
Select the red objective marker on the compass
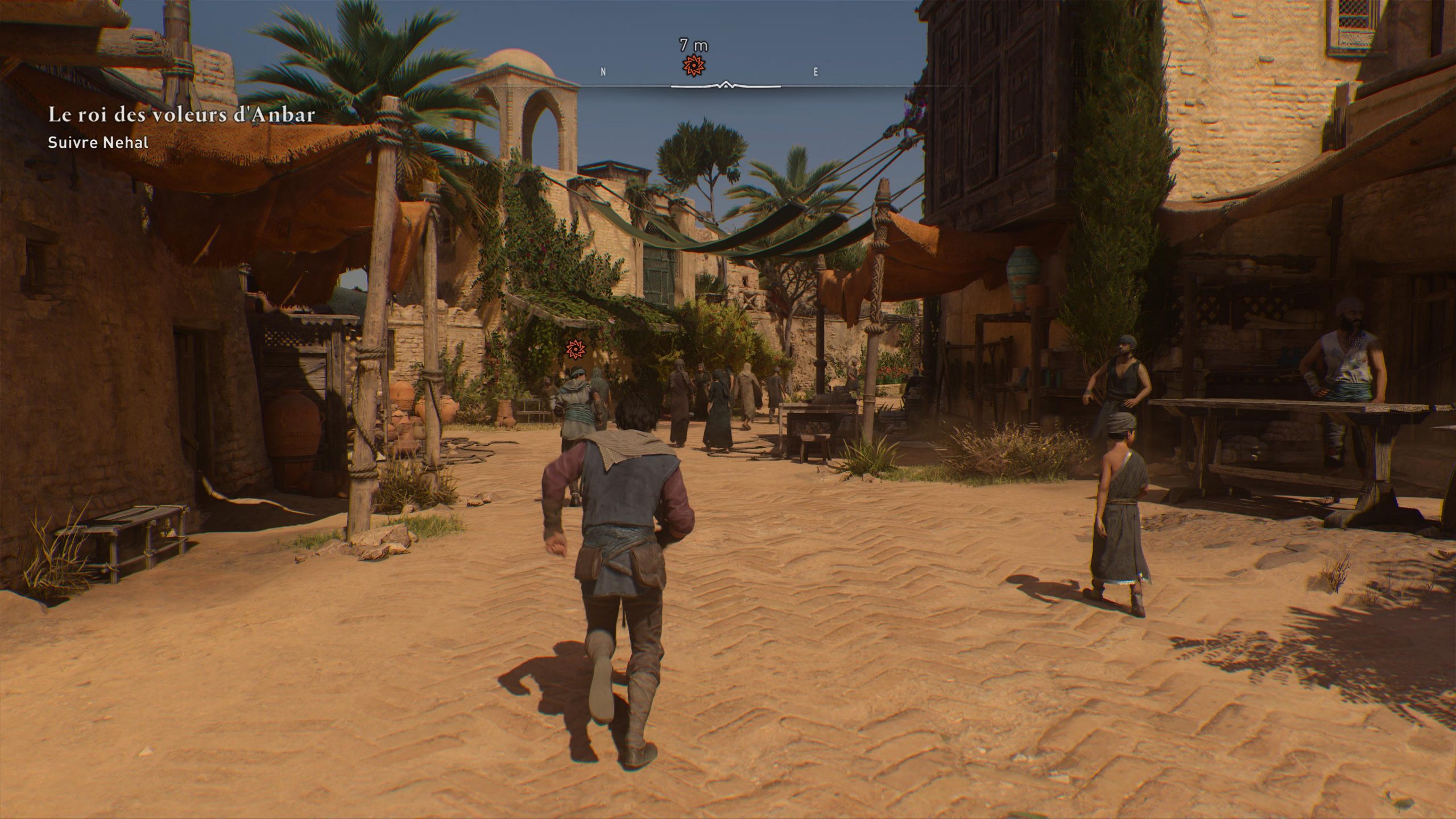pos(693,67)
